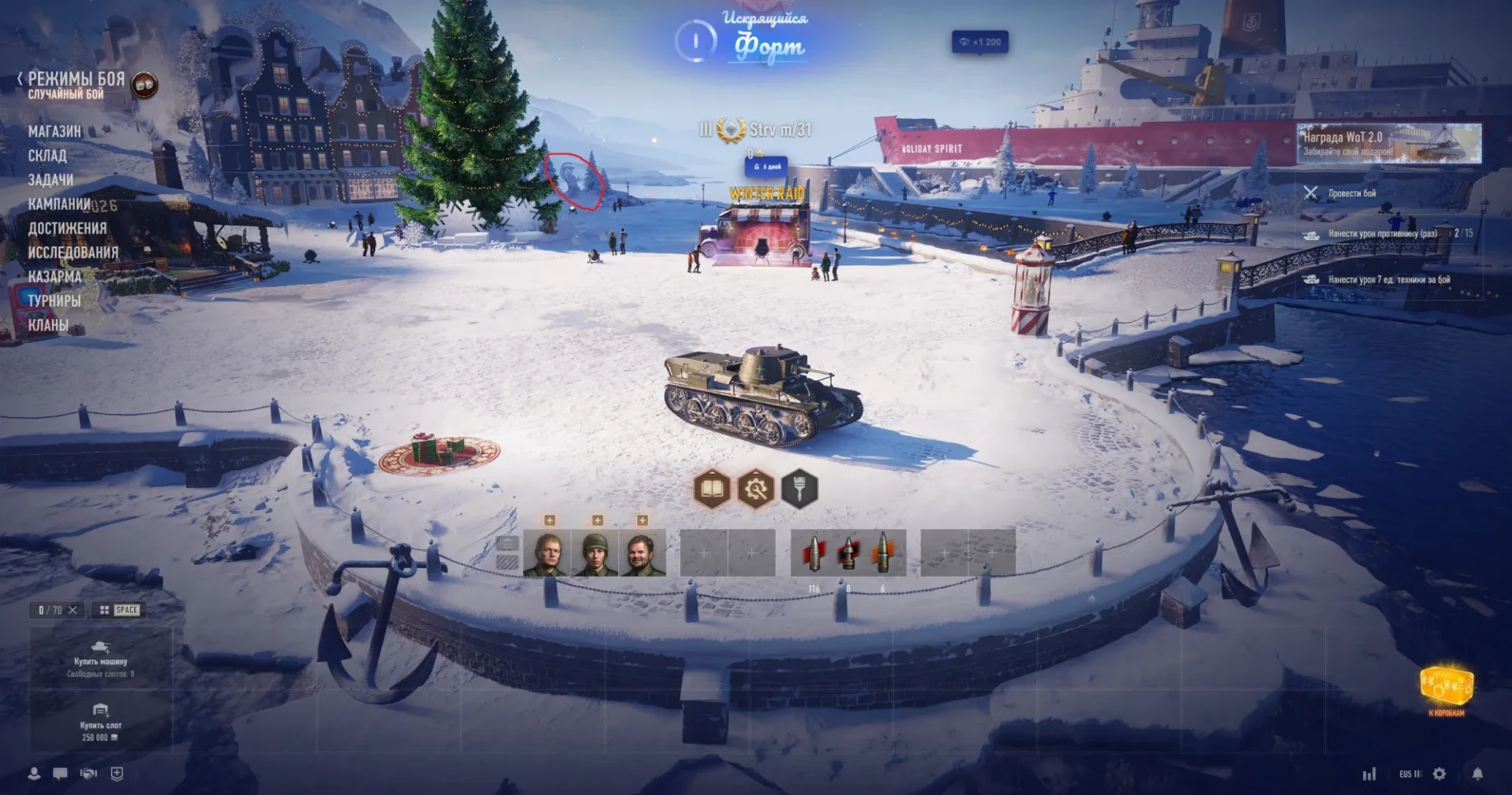Open the МАГАЗИН store menu

pos(54,131)
